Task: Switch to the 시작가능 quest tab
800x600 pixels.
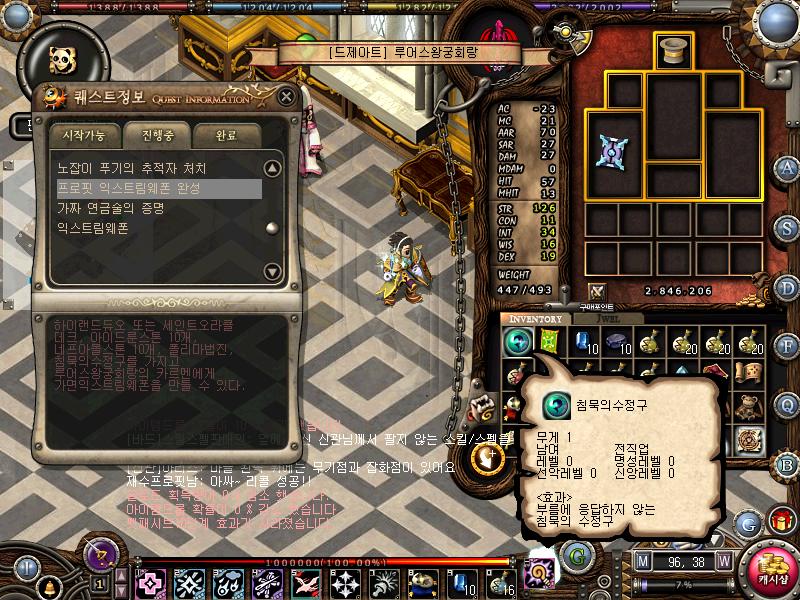Action: point(82,135)
